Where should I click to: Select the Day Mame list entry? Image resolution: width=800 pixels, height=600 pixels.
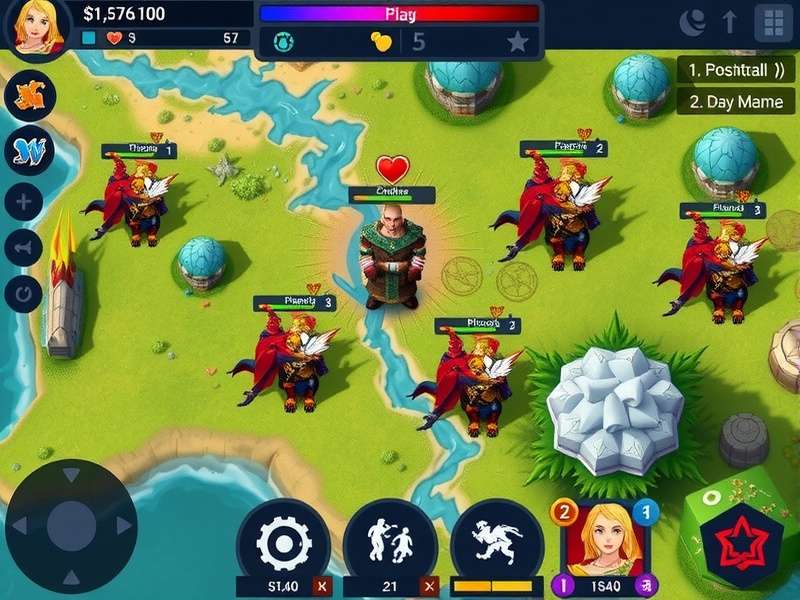click(737, 101)
